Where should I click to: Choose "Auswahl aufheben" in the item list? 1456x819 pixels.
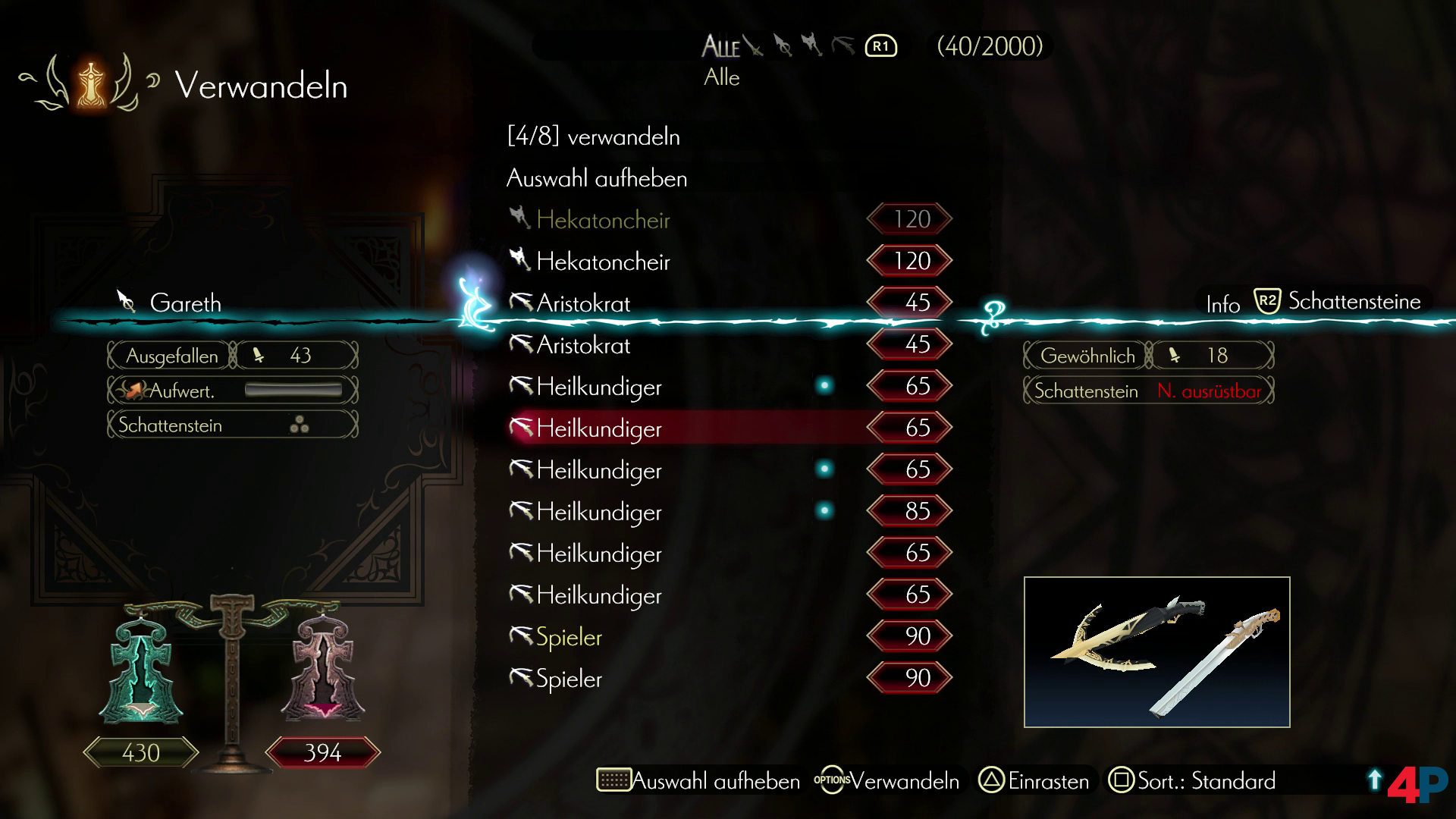coord(597,178)
